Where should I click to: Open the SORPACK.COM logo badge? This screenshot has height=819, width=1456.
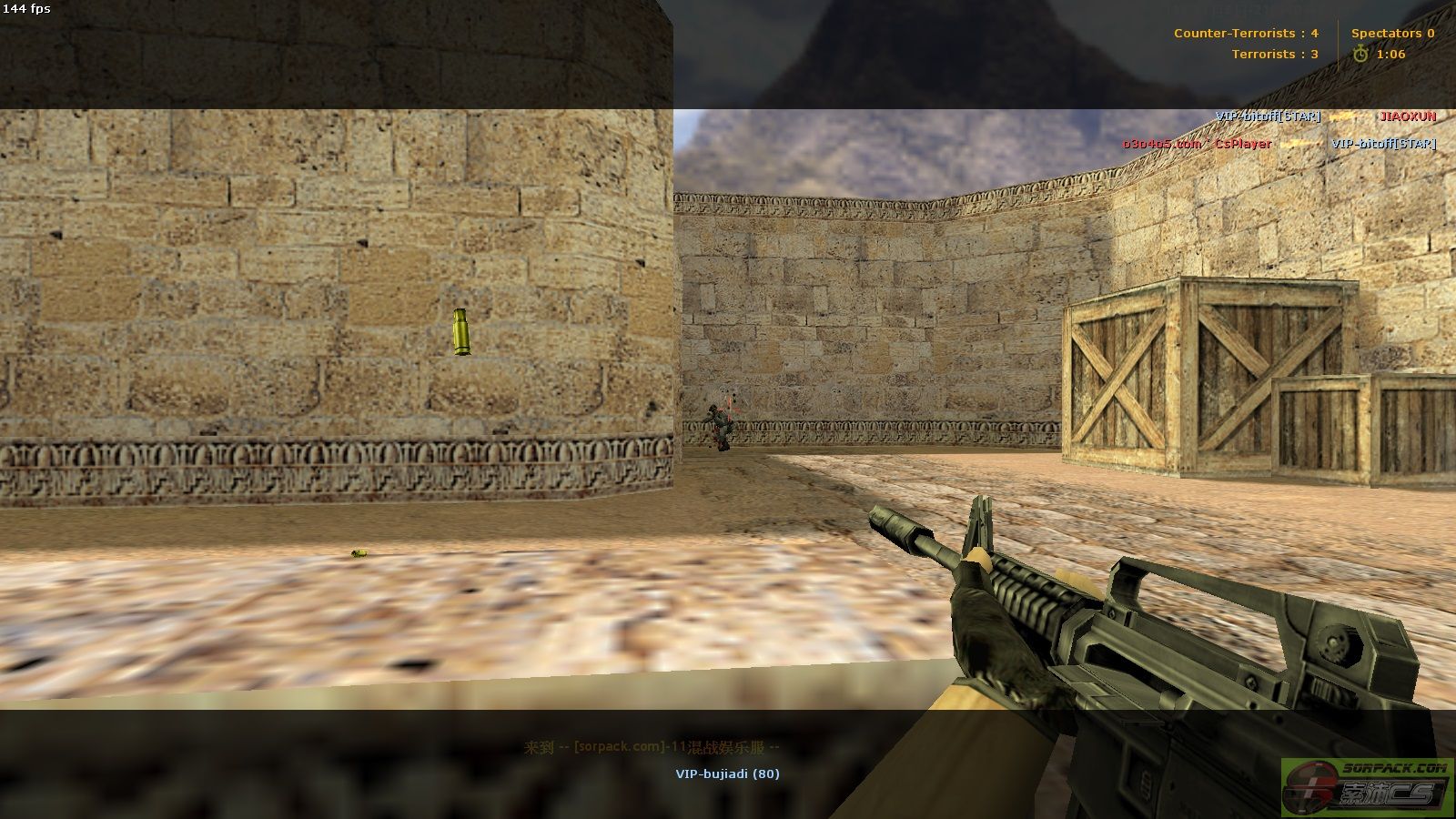(x=1366, y=786)
